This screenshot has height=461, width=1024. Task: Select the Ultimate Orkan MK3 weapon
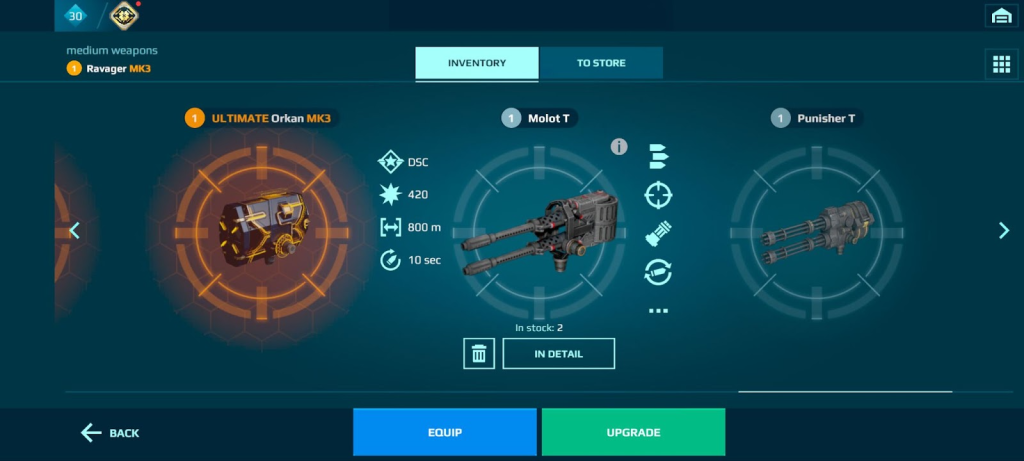[x=260, y=230]
